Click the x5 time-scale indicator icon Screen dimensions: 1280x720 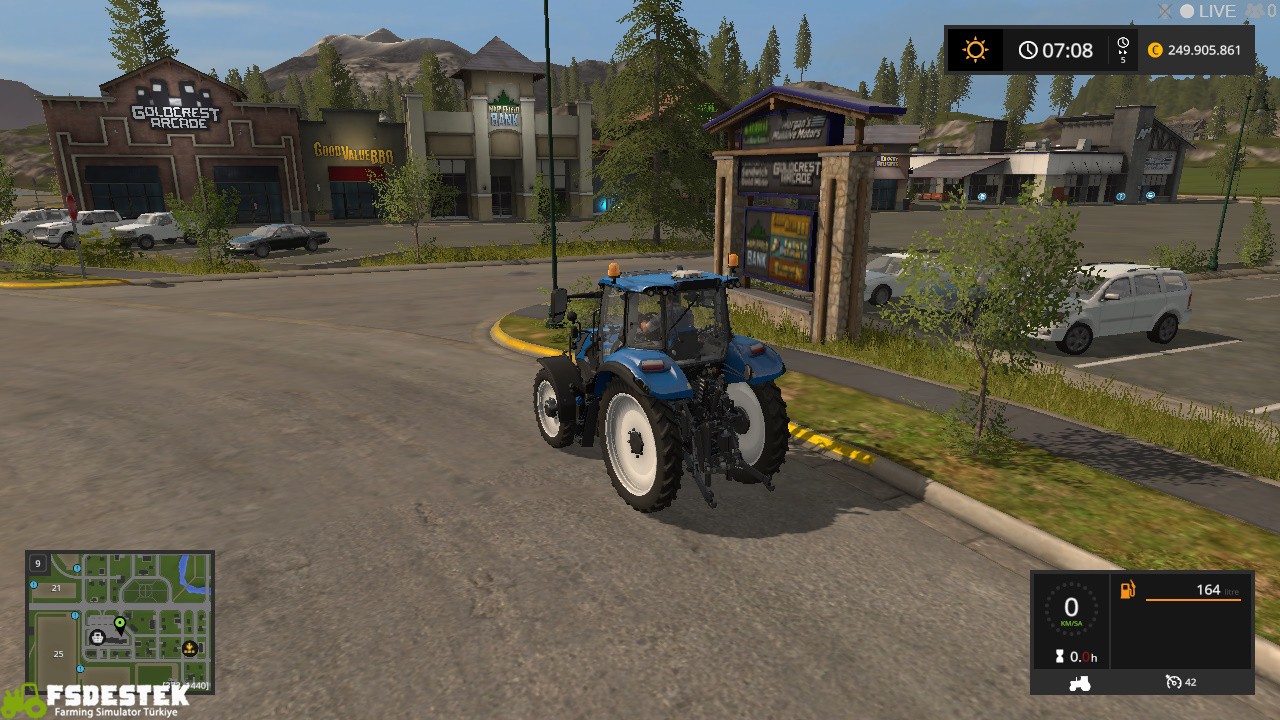[1123, 49]
